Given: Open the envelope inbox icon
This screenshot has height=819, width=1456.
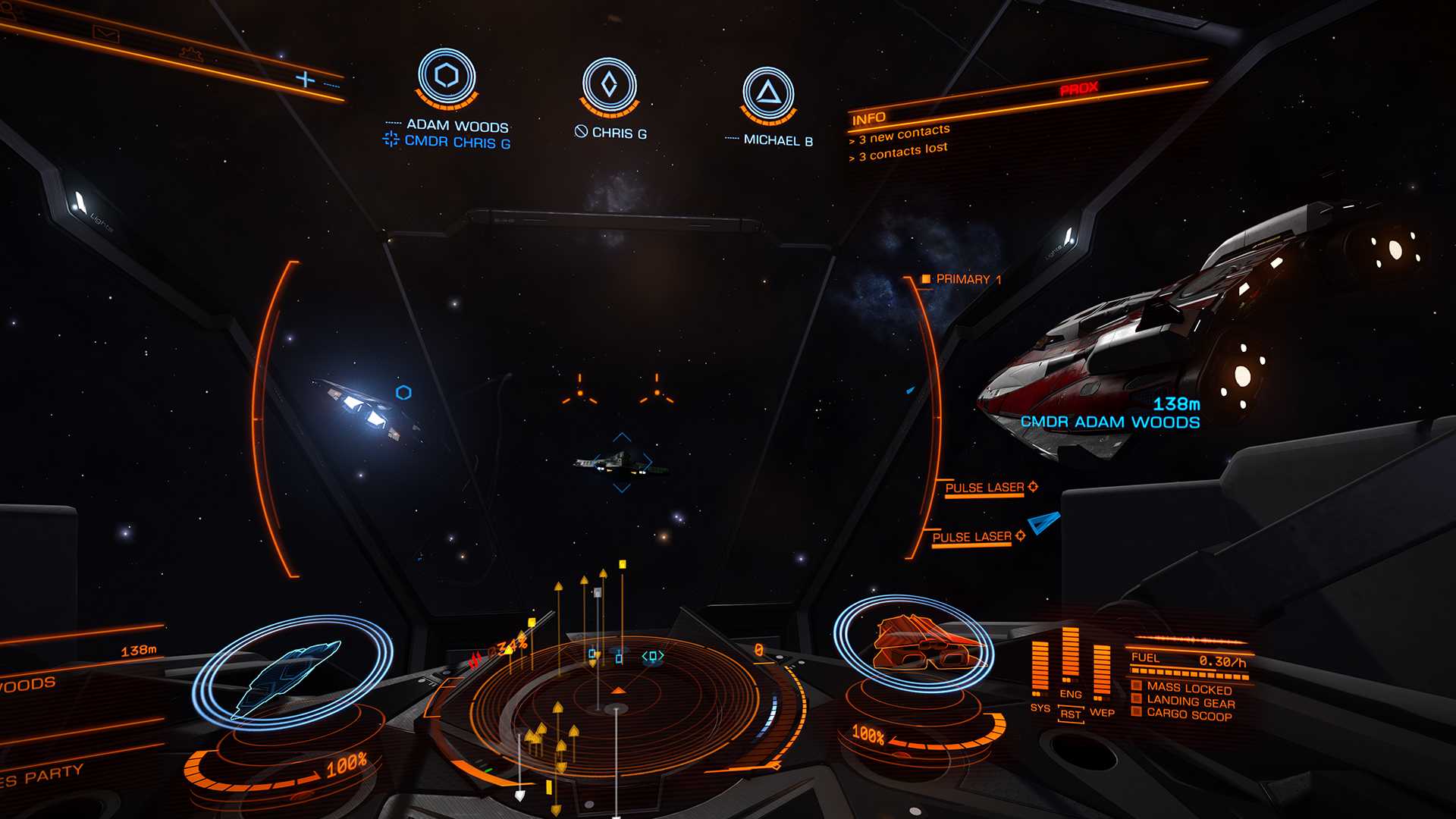Looking at the screenshot, I should (105, 33).
